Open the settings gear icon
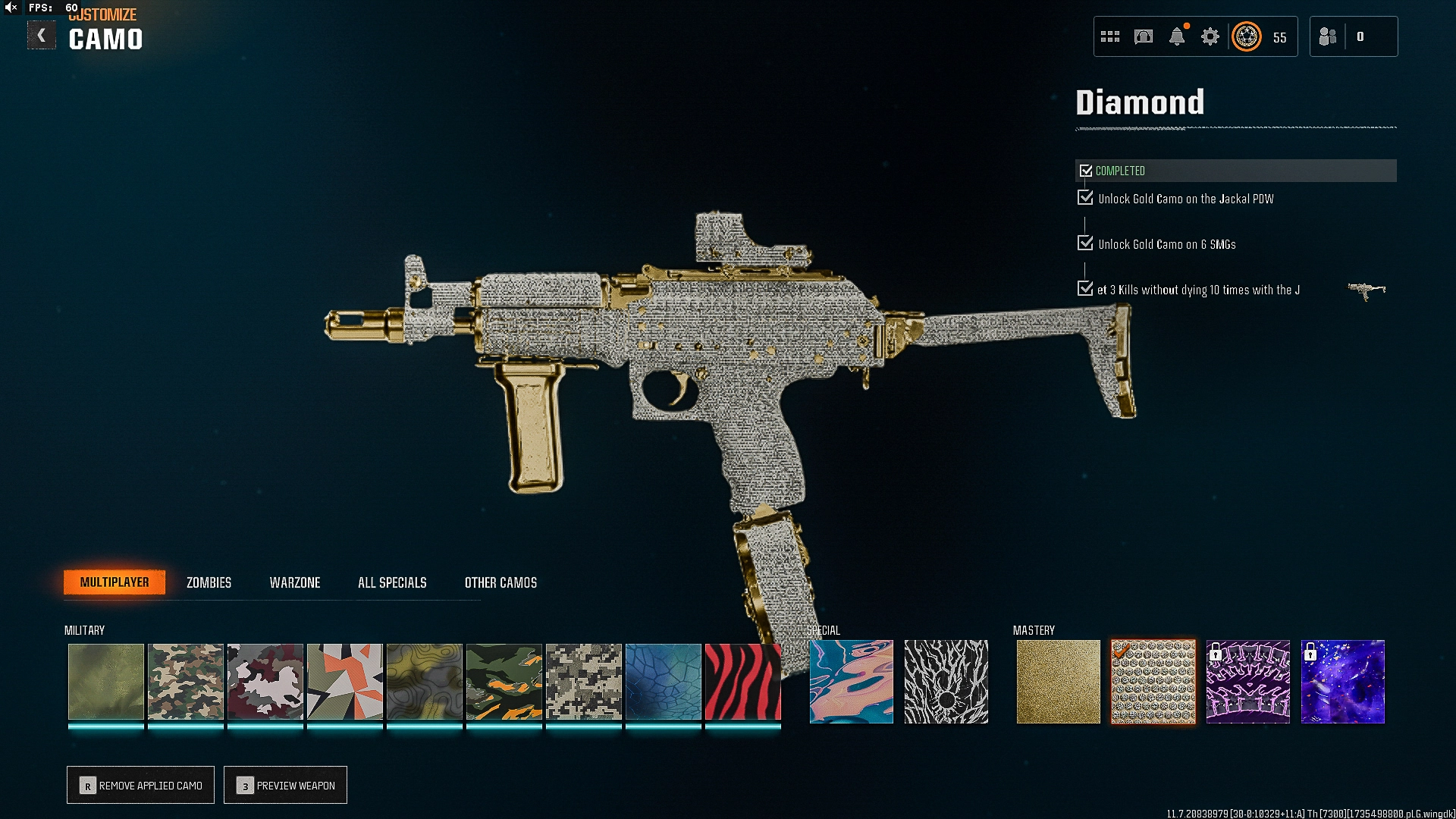This screenshot has height=819, width=1456. pos(1210,36)
